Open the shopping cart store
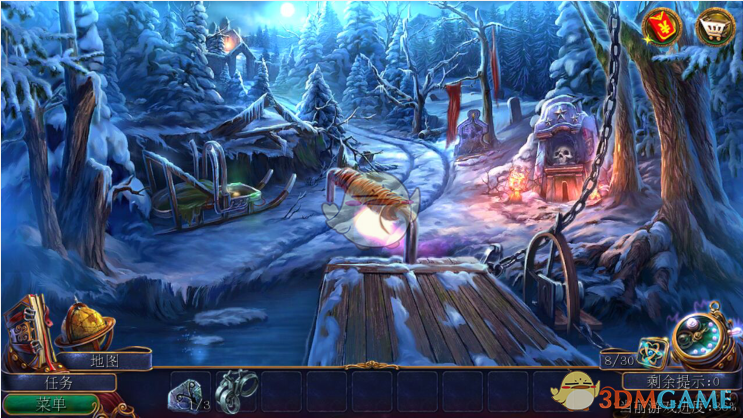The image size is (743, 418). click(715, 25)
